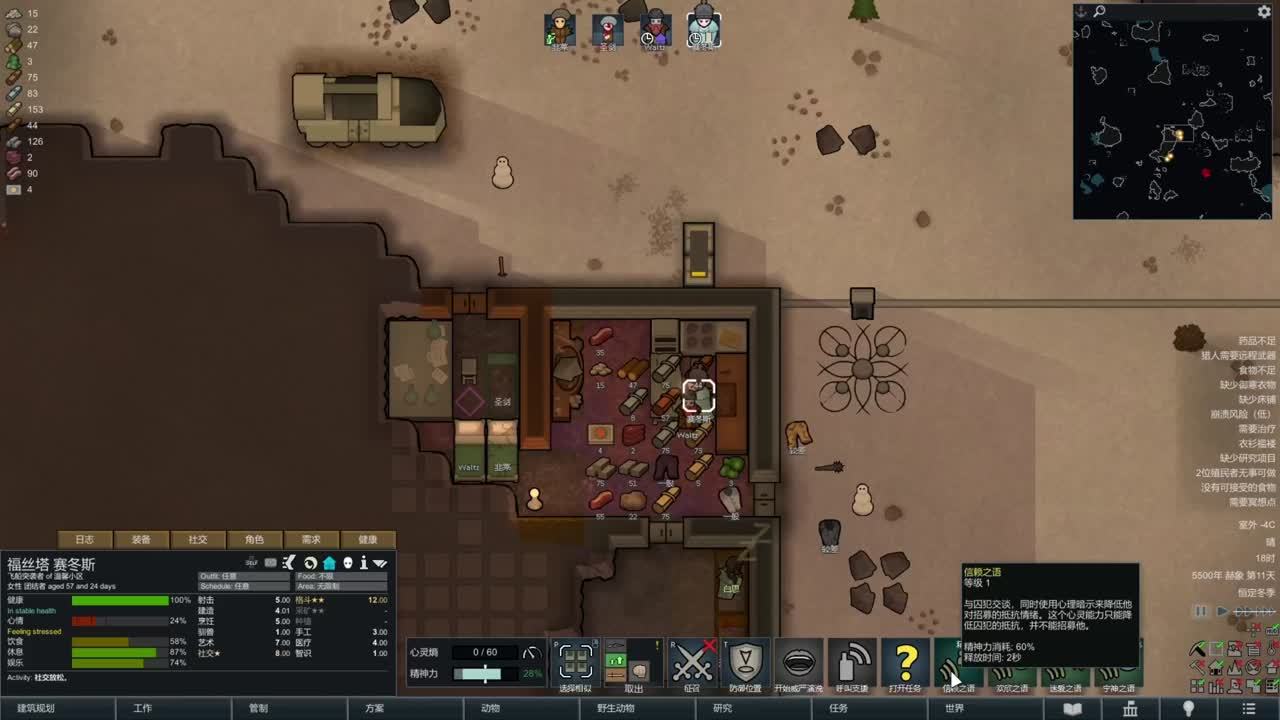
Task: Open the 健康 (health) tab
Action: (368, 539)
